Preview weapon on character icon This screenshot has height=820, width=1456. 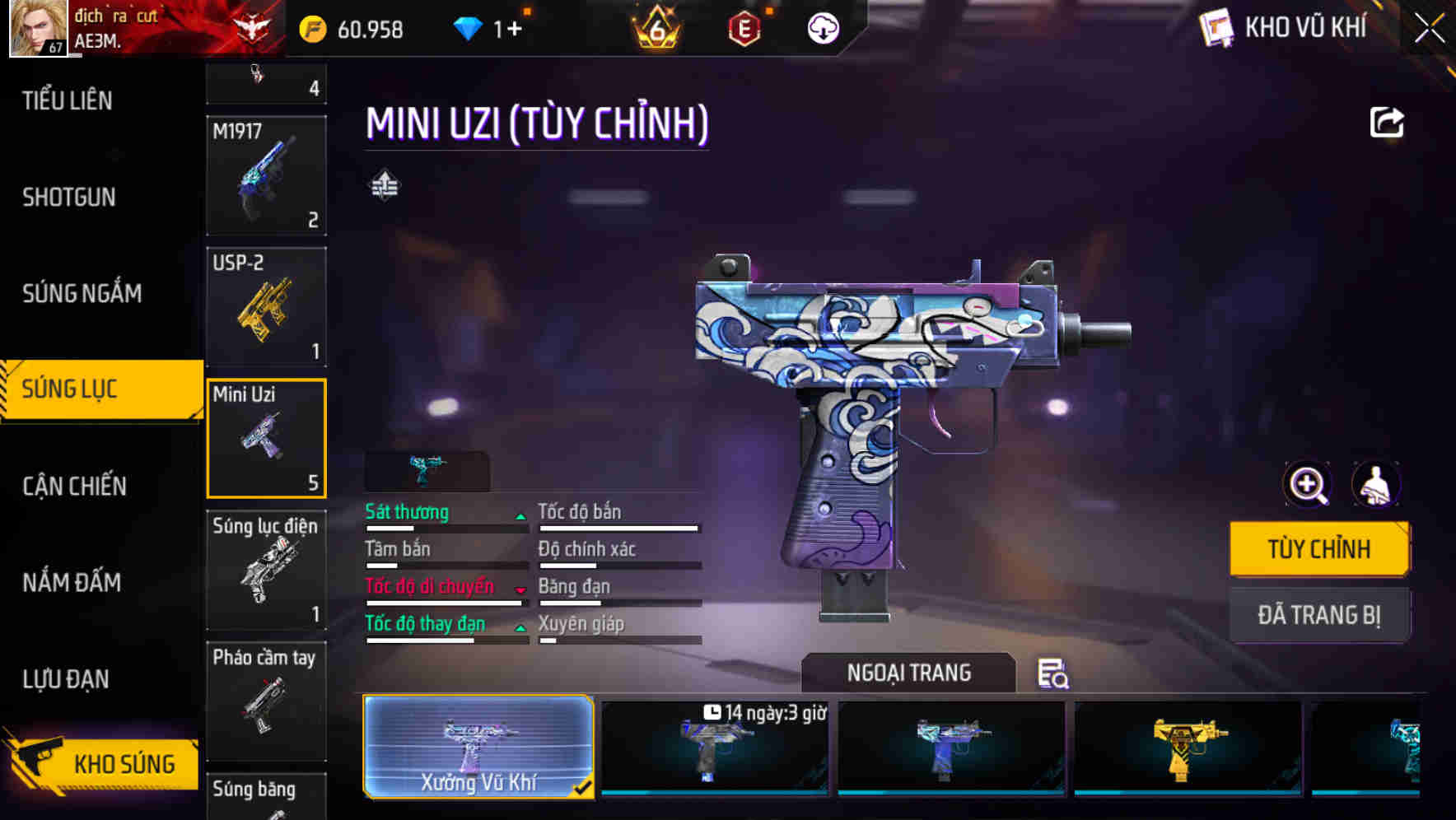(1375, 485)
